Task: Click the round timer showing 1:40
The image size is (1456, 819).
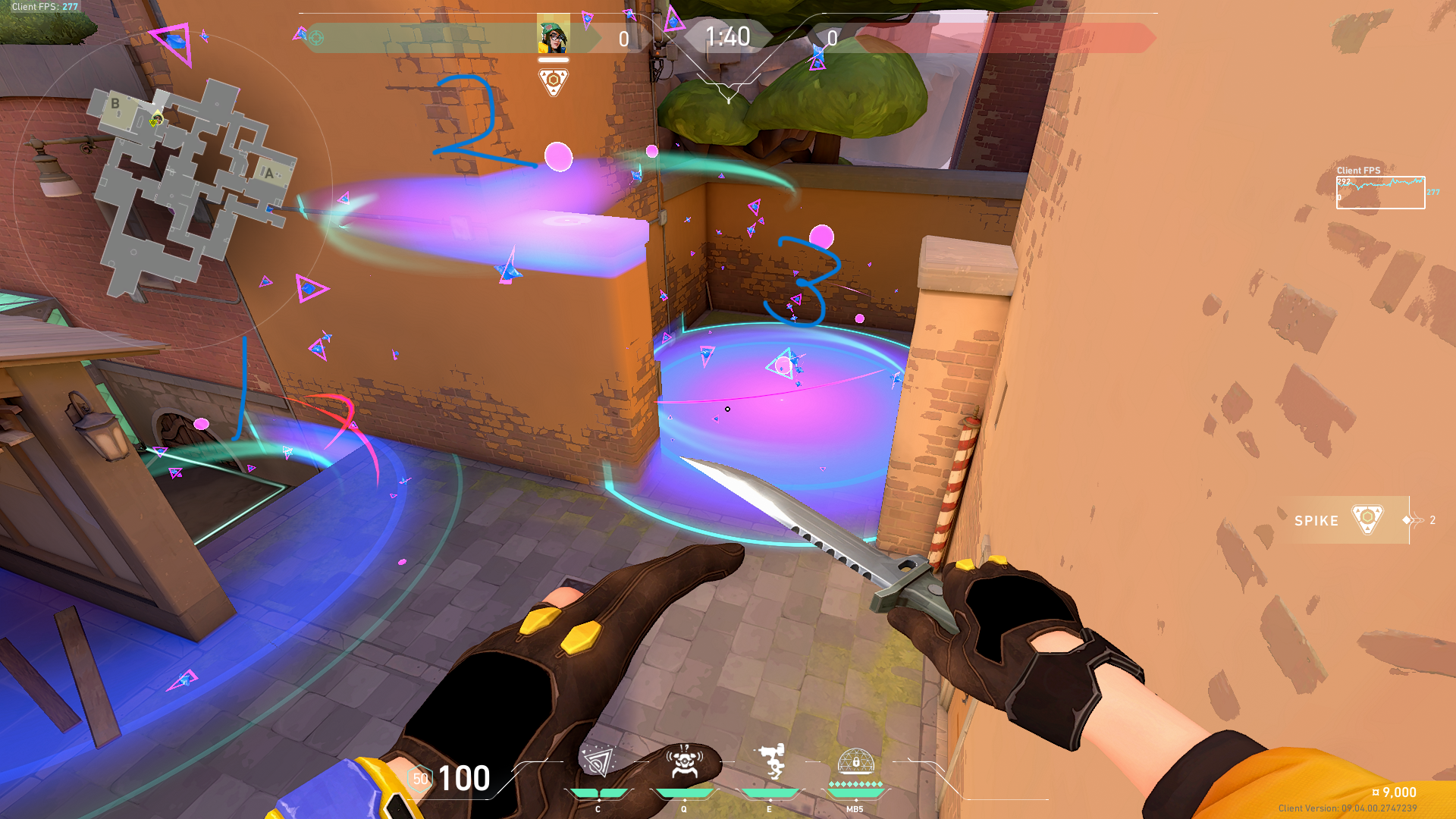Action: [727, 36]
